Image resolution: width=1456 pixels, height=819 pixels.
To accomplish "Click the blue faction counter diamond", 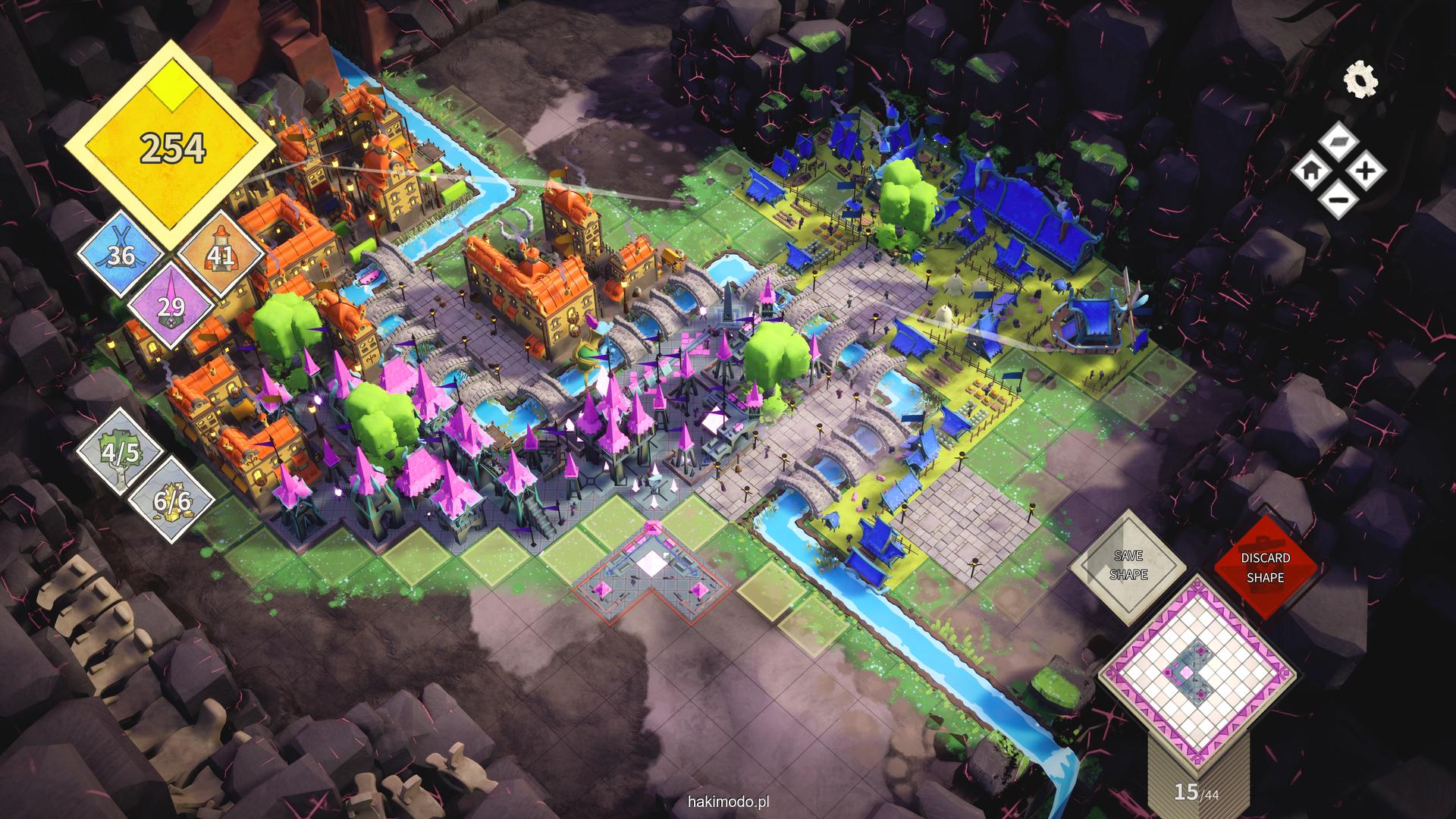I will pos(121,254).
